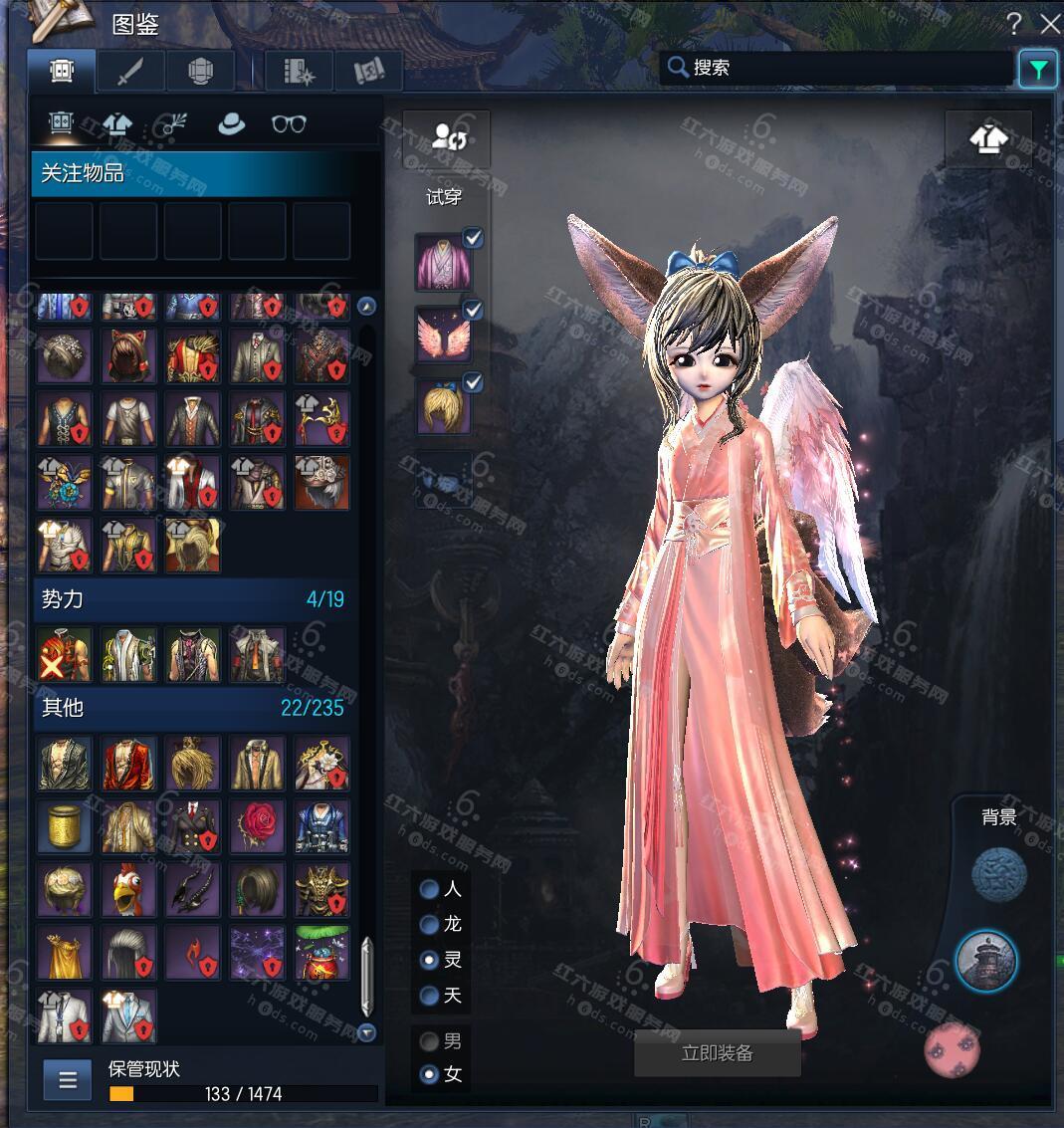
Task: Select the glasses category filter
Action: pyautogui.click(x=289, y=123)
